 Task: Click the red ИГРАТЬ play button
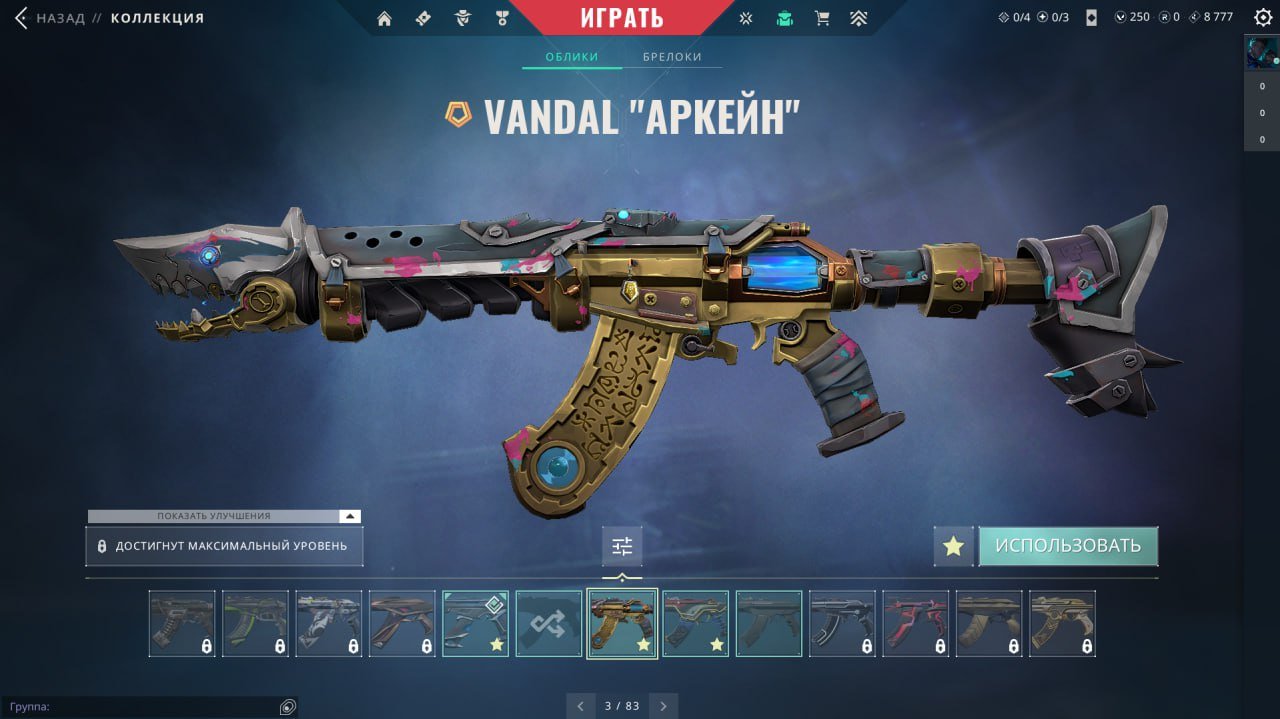621,18
